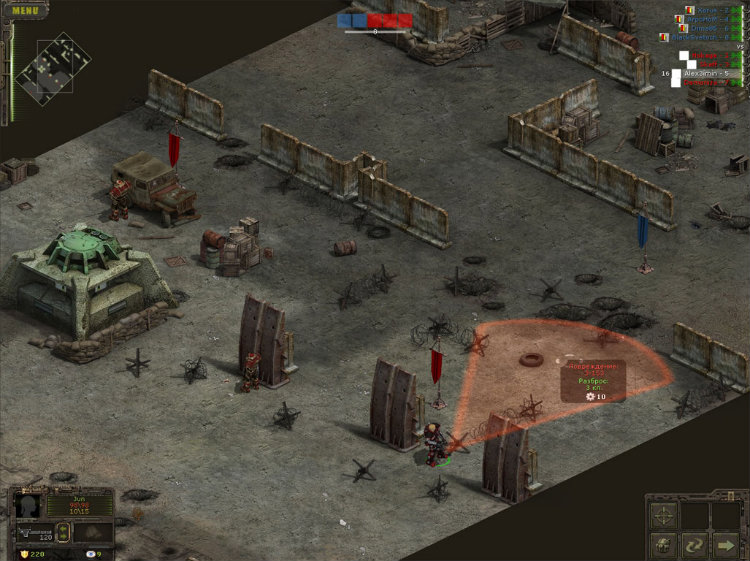Select the second hand item slot
Image resolution: width=750 pixels, height=561 pixels.
pos(93,531)
